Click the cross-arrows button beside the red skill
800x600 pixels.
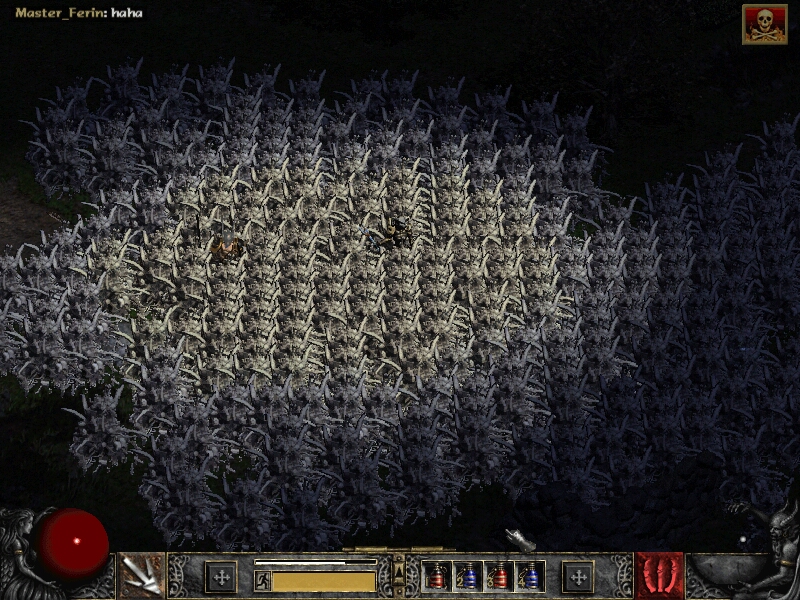point(578,577)
